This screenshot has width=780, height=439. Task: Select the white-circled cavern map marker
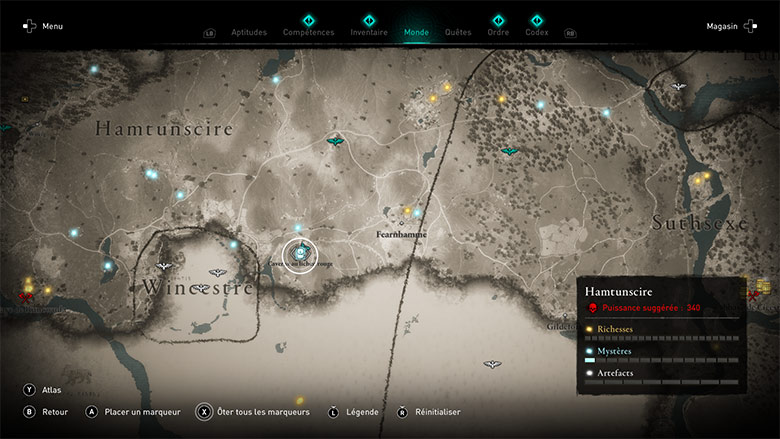click(x=299, y=255)
